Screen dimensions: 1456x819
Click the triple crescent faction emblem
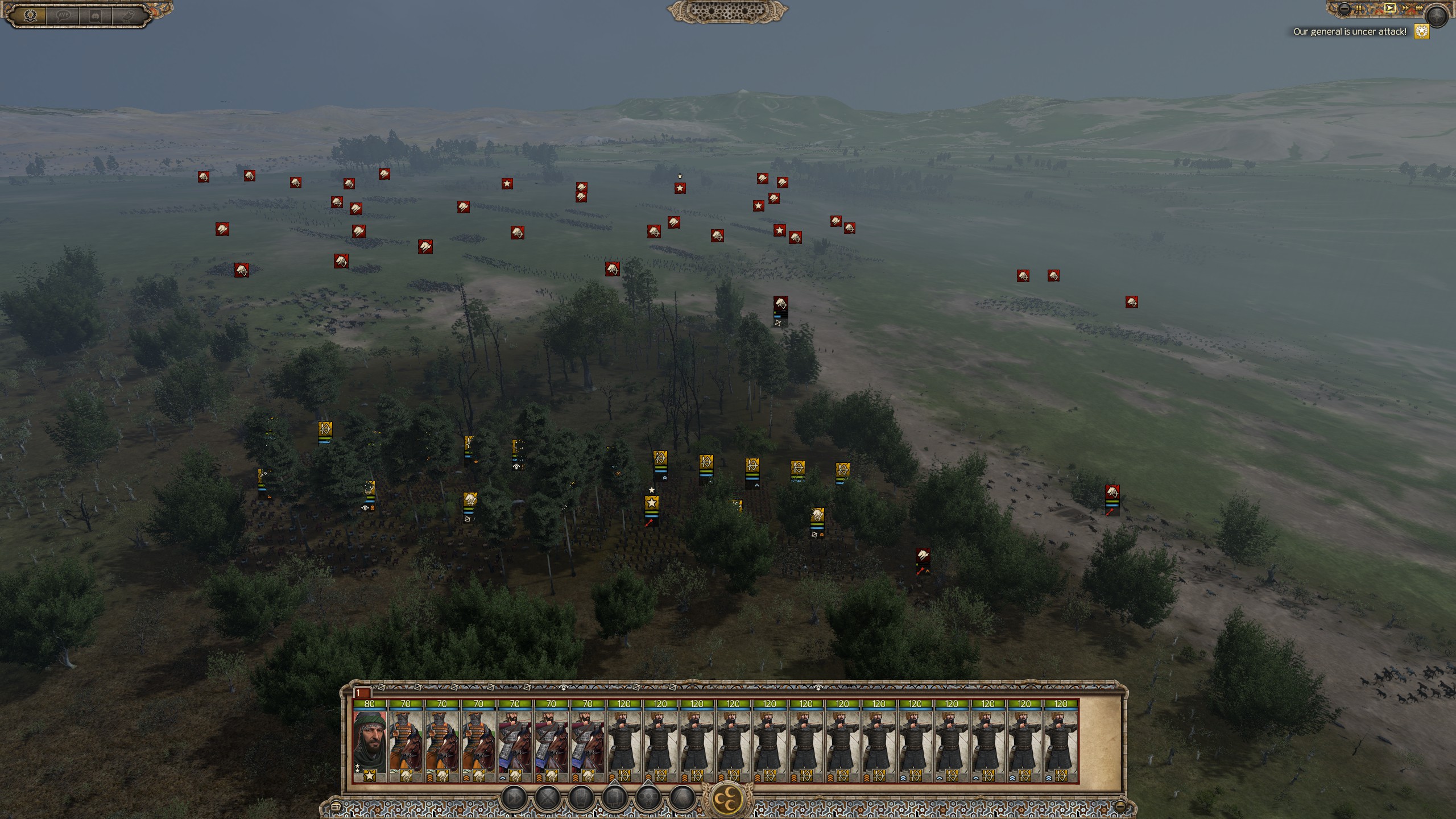[x=729, y=800]
